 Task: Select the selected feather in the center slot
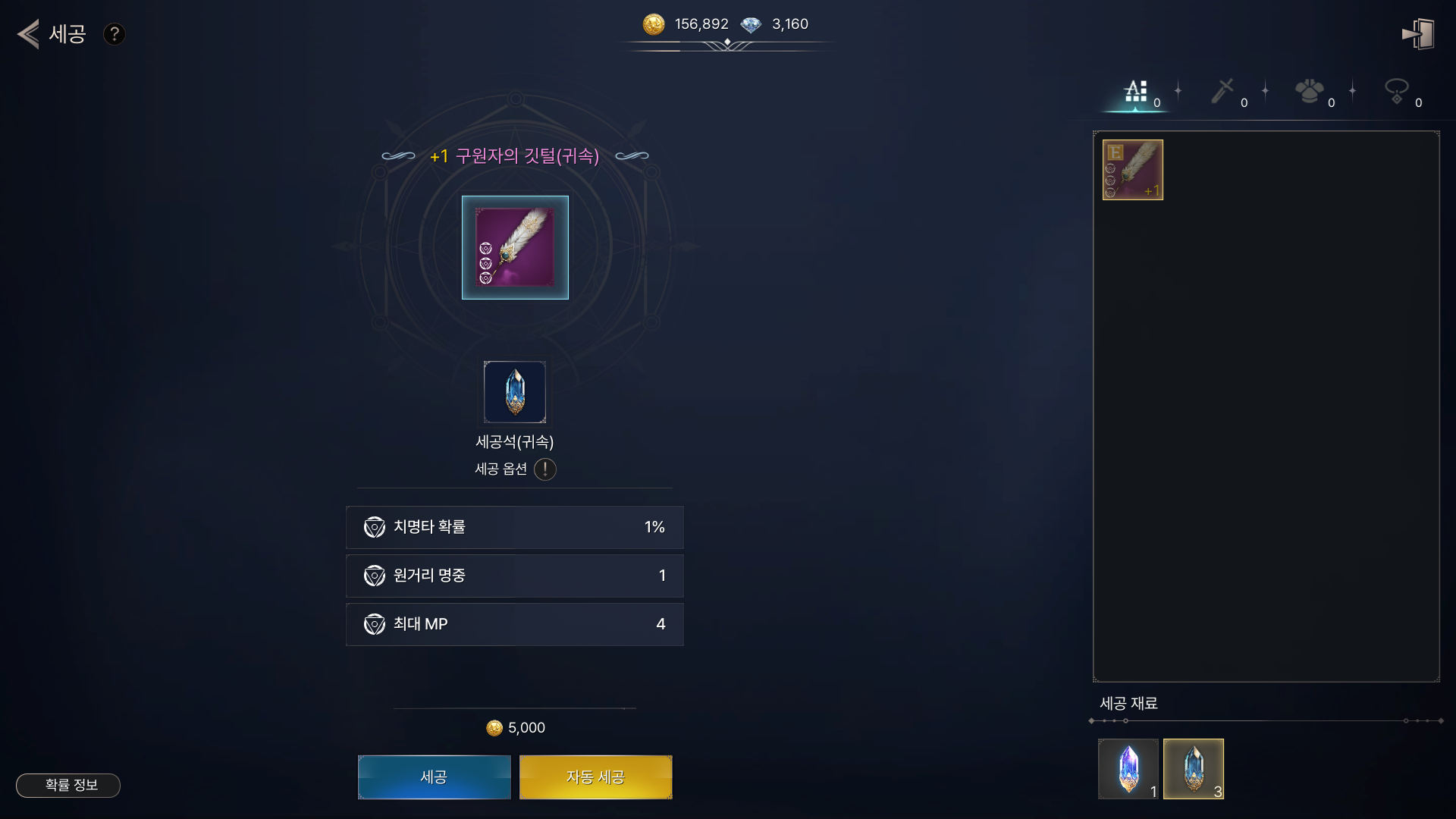click(515, 247)
